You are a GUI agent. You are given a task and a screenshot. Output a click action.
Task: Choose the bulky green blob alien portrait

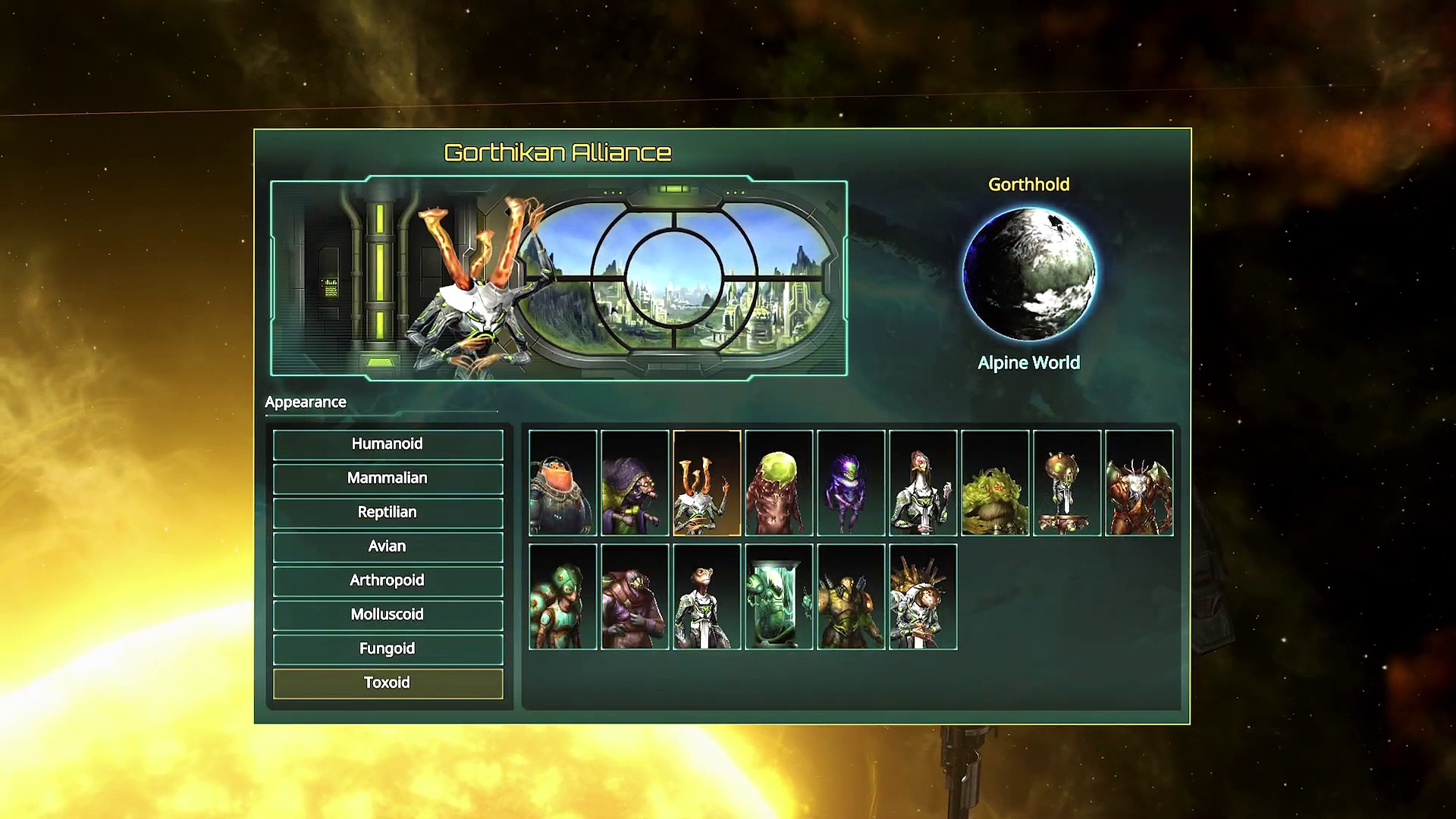[x=995, y=483]
